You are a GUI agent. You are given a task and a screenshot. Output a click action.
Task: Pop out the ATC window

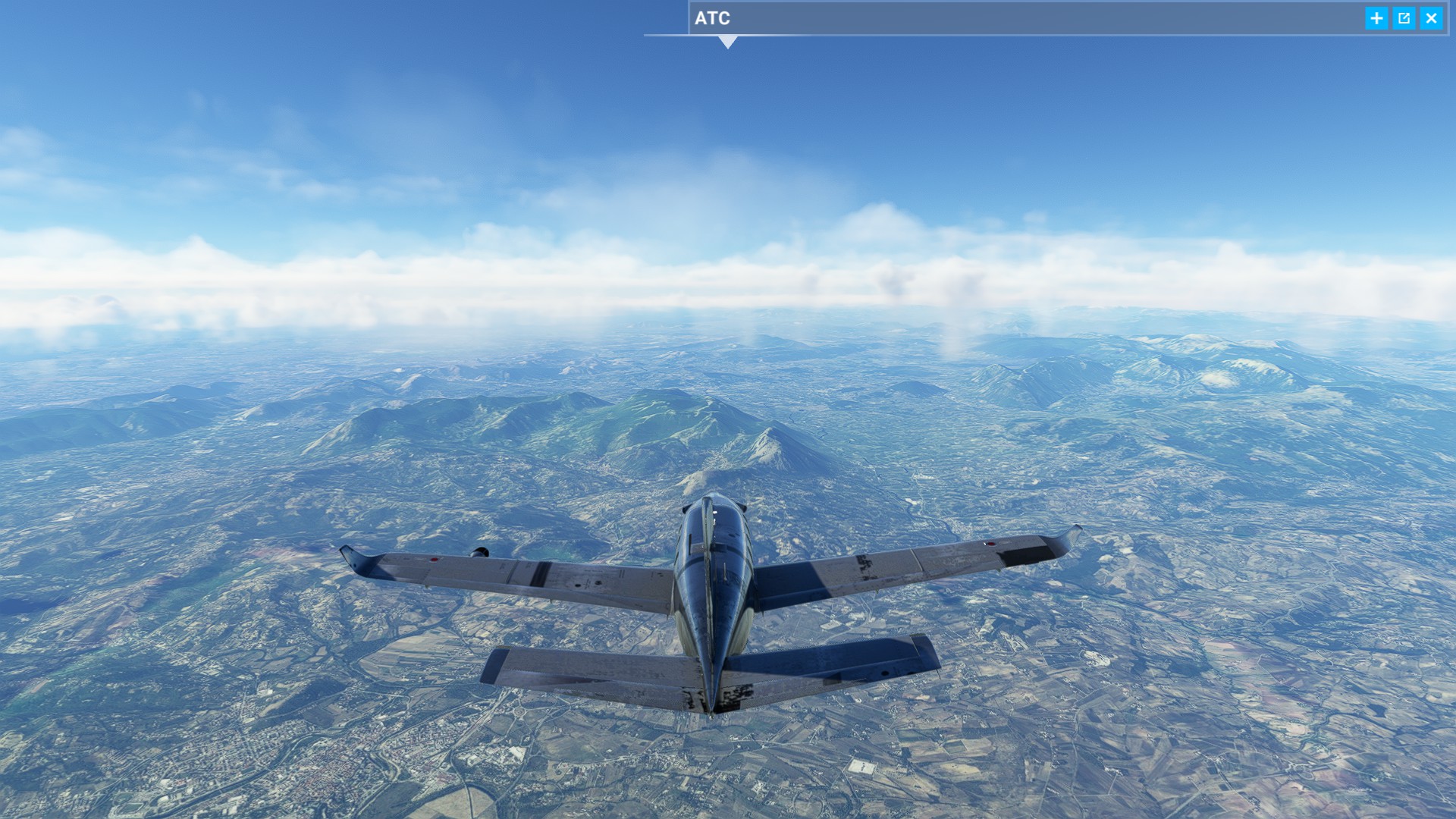click(x=1404, y=18)
